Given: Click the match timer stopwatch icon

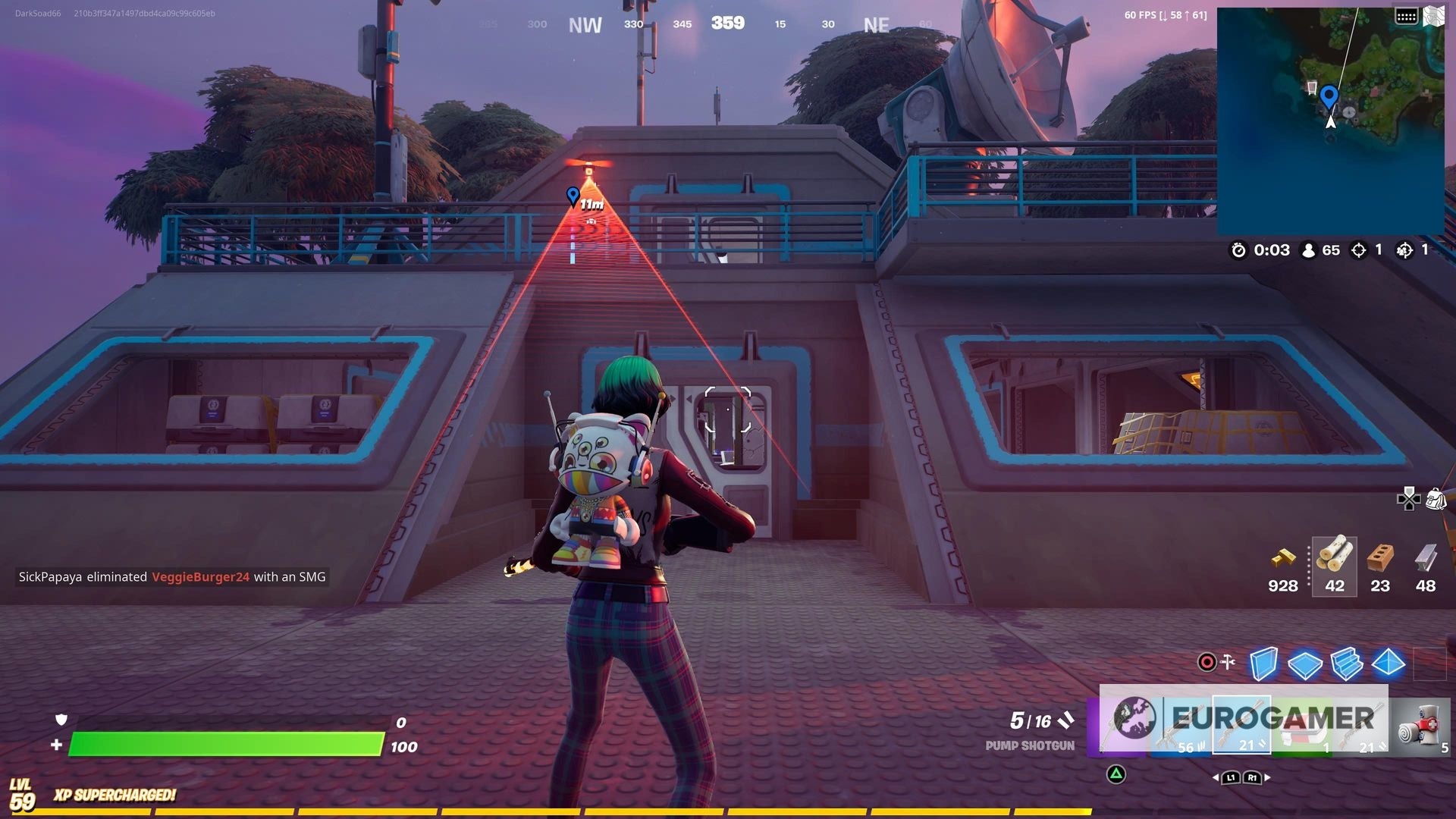Looking at the screenshot, I should [x=1238, y=250].
